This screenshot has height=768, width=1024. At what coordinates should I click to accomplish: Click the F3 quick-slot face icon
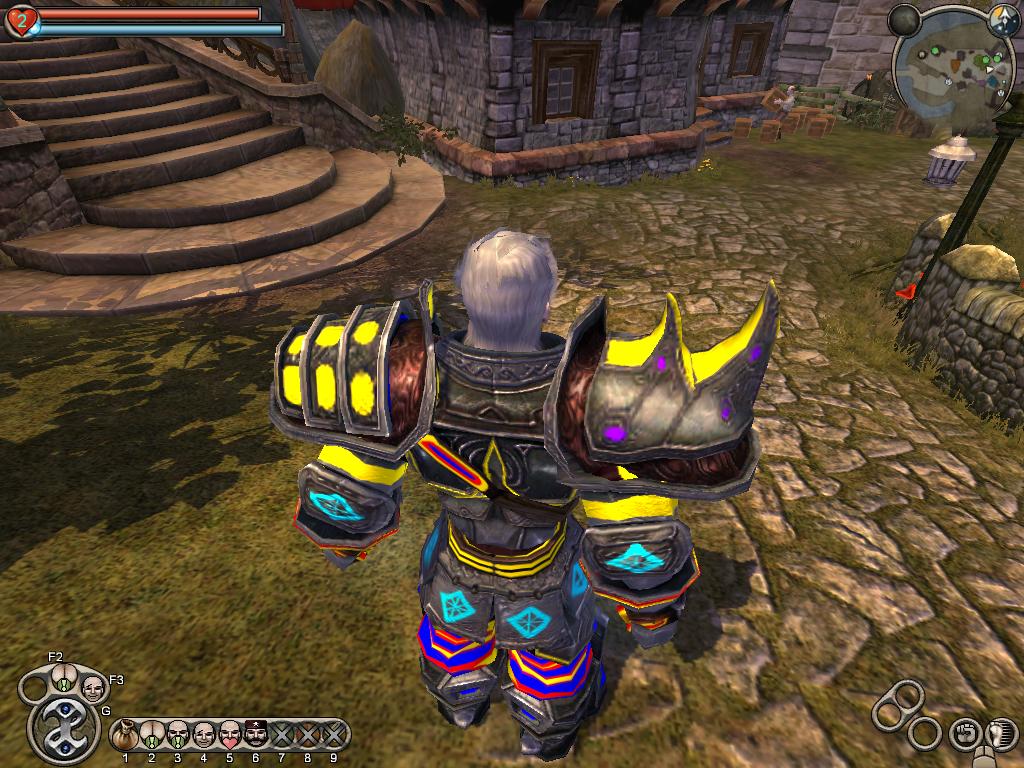click(x=92, y=688)
